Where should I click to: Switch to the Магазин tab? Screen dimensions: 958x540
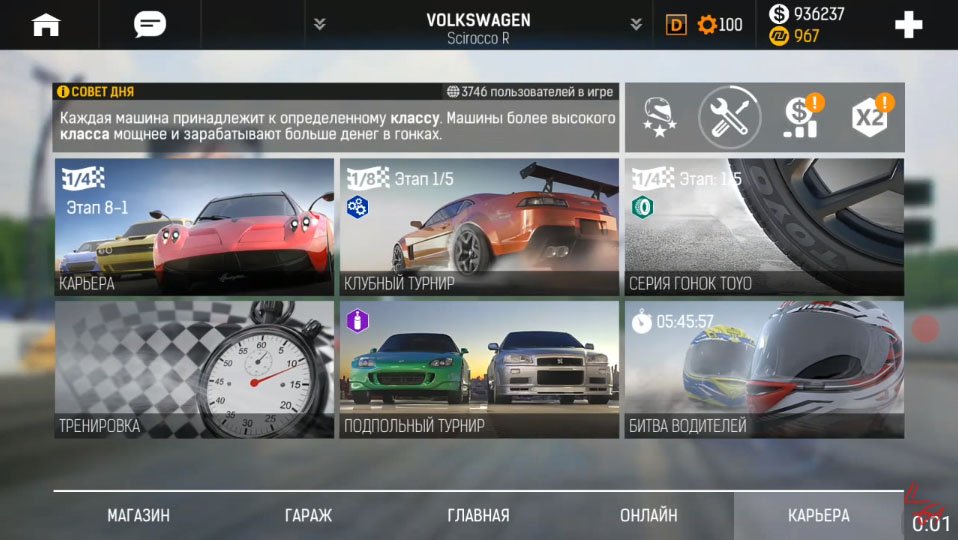coord(138,516)
